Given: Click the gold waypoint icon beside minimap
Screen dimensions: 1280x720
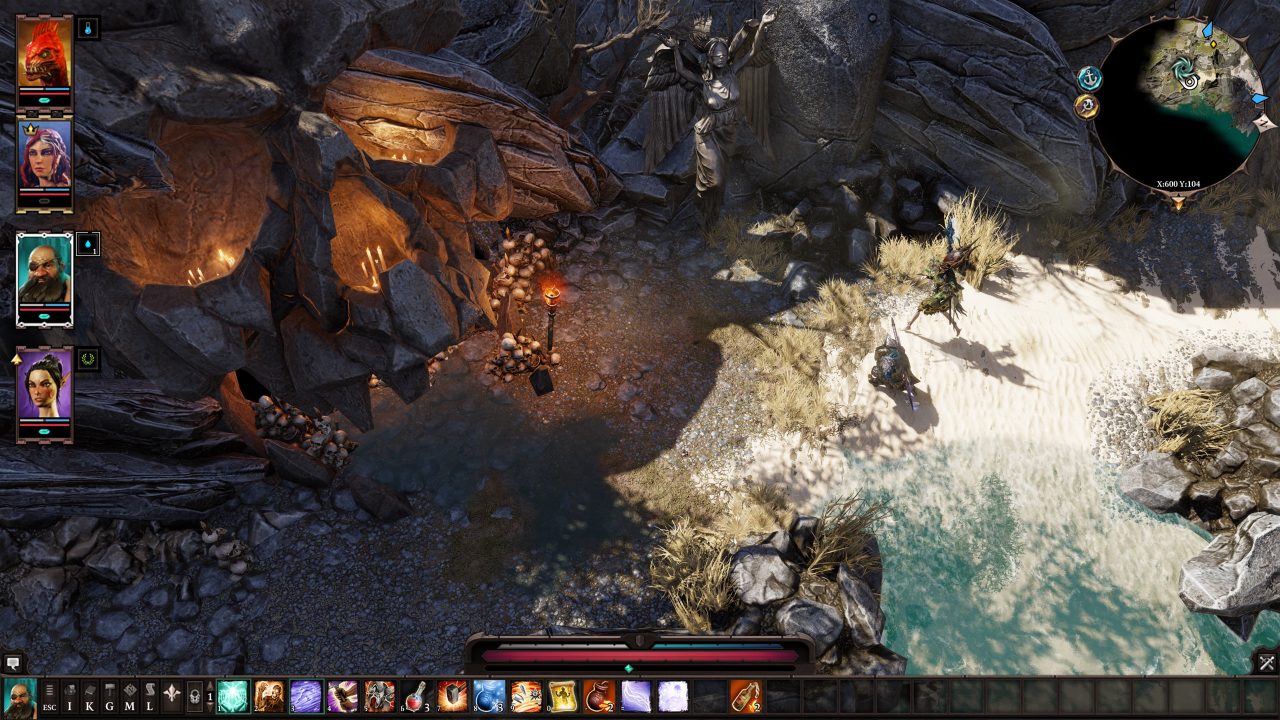Looking at the screenshot, I should click(x=1086, y=106).
